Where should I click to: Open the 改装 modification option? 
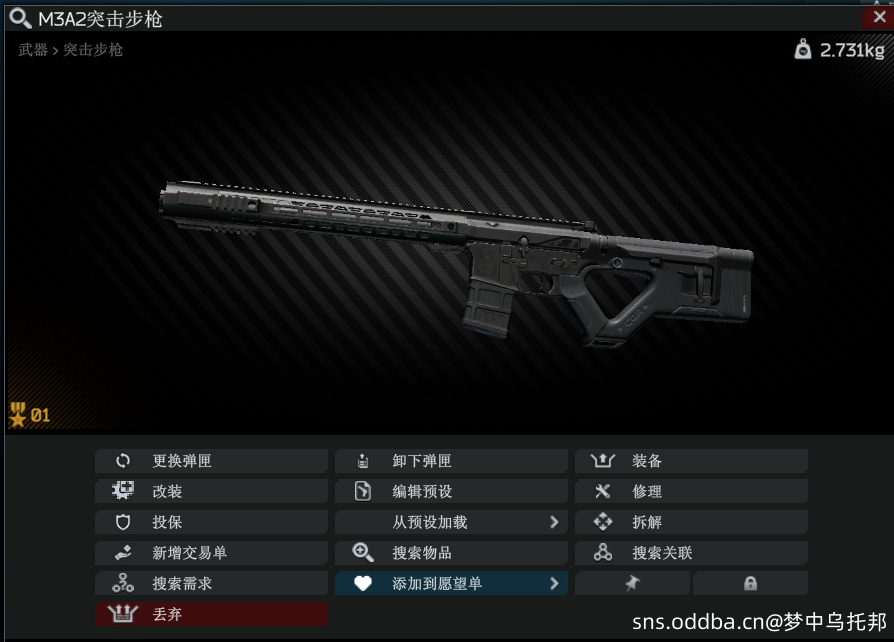[211, 492]
